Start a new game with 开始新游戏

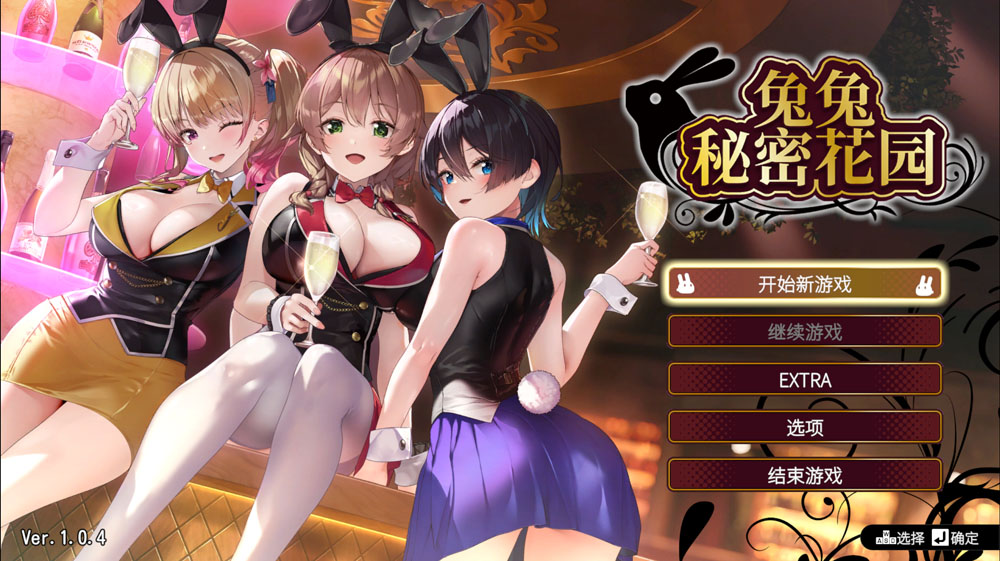point(804,283)
